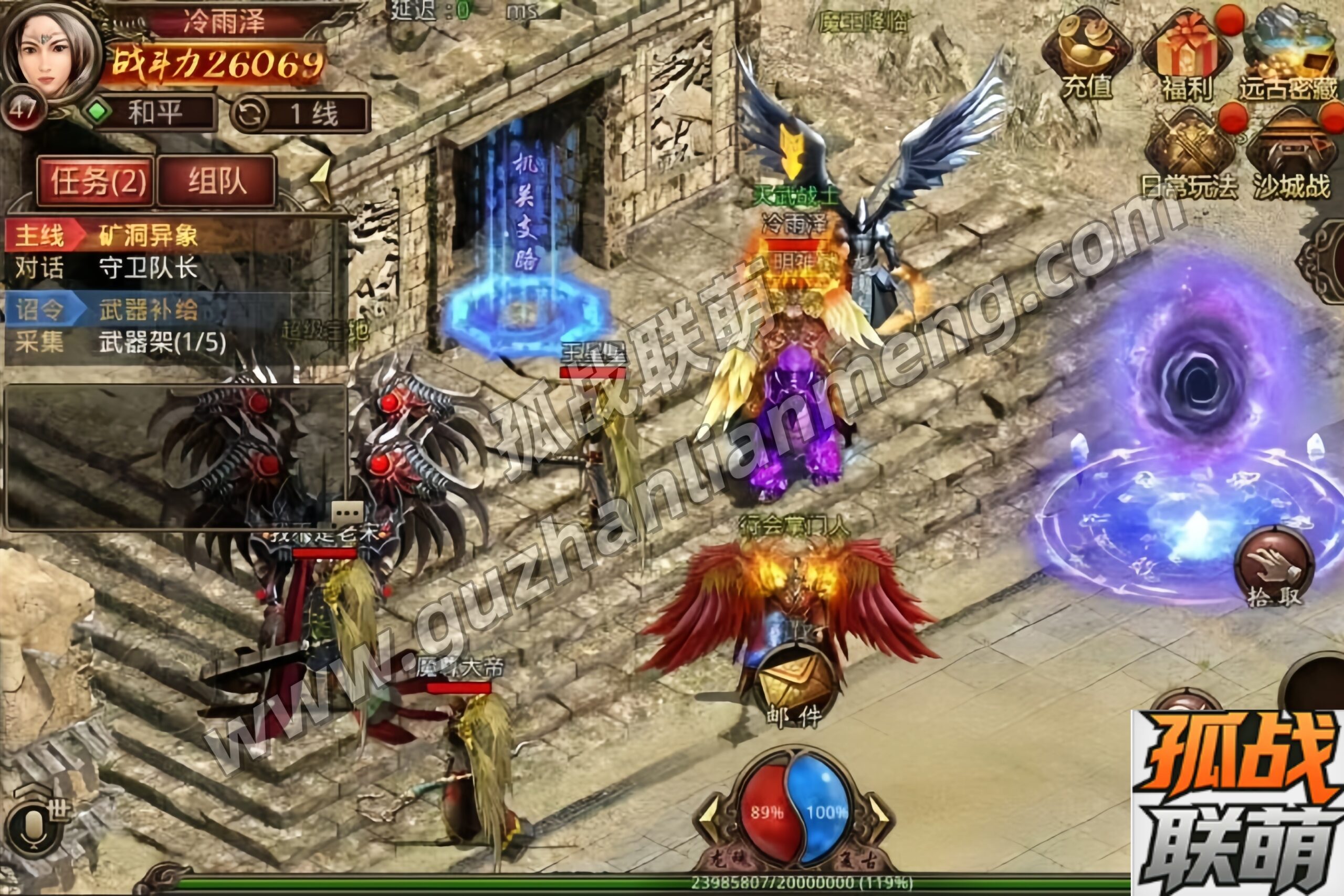Image resolution: width=1344 pixels, height=896 pixels.
Task: Open the 任务(2) quest tab
Action: click(96, 182)
